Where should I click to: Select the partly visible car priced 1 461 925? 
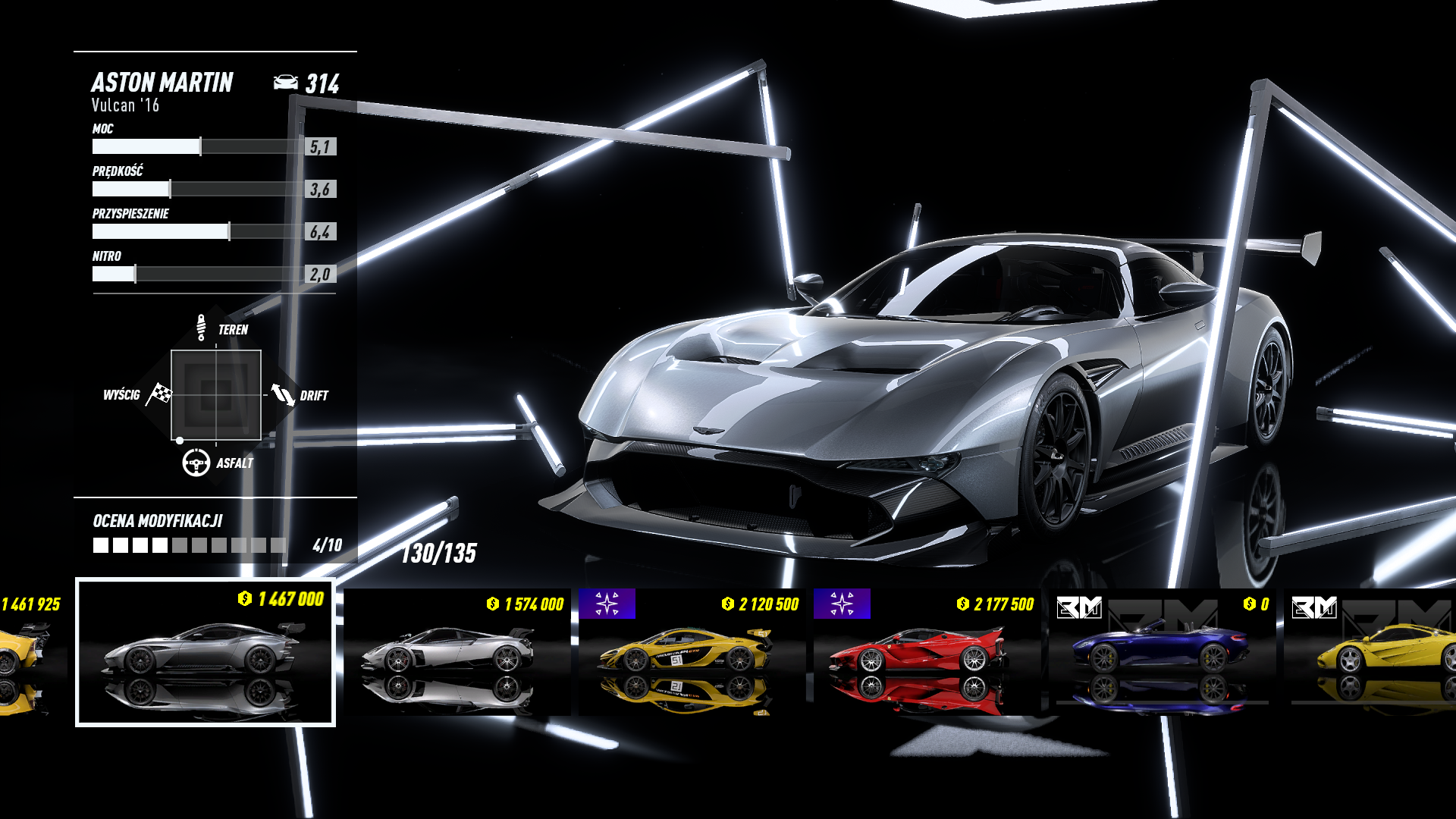30,652
